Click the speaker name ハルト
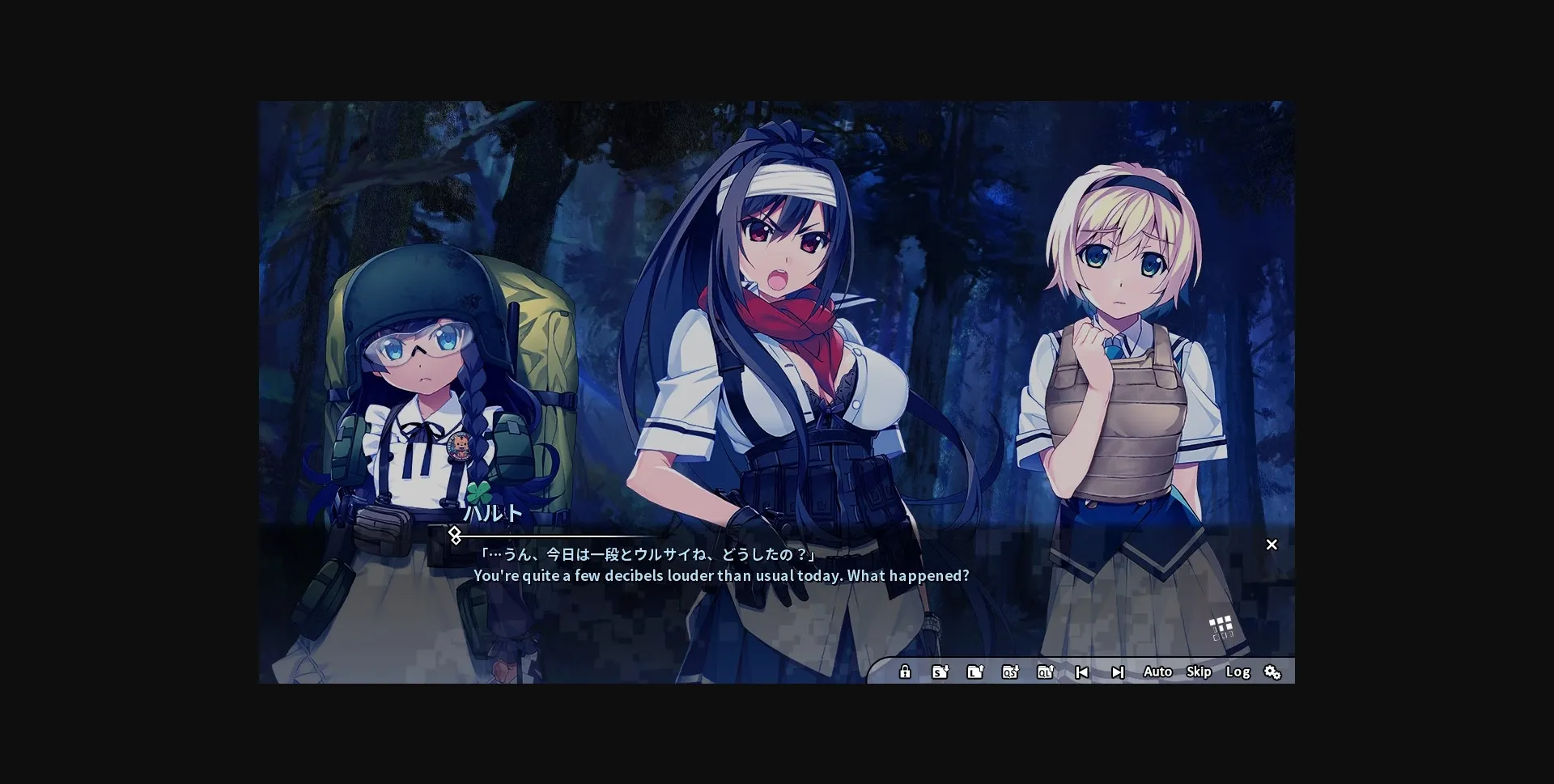Image resolution: width=1554 pixels, height=784 pixels. (x=495, y=512)
